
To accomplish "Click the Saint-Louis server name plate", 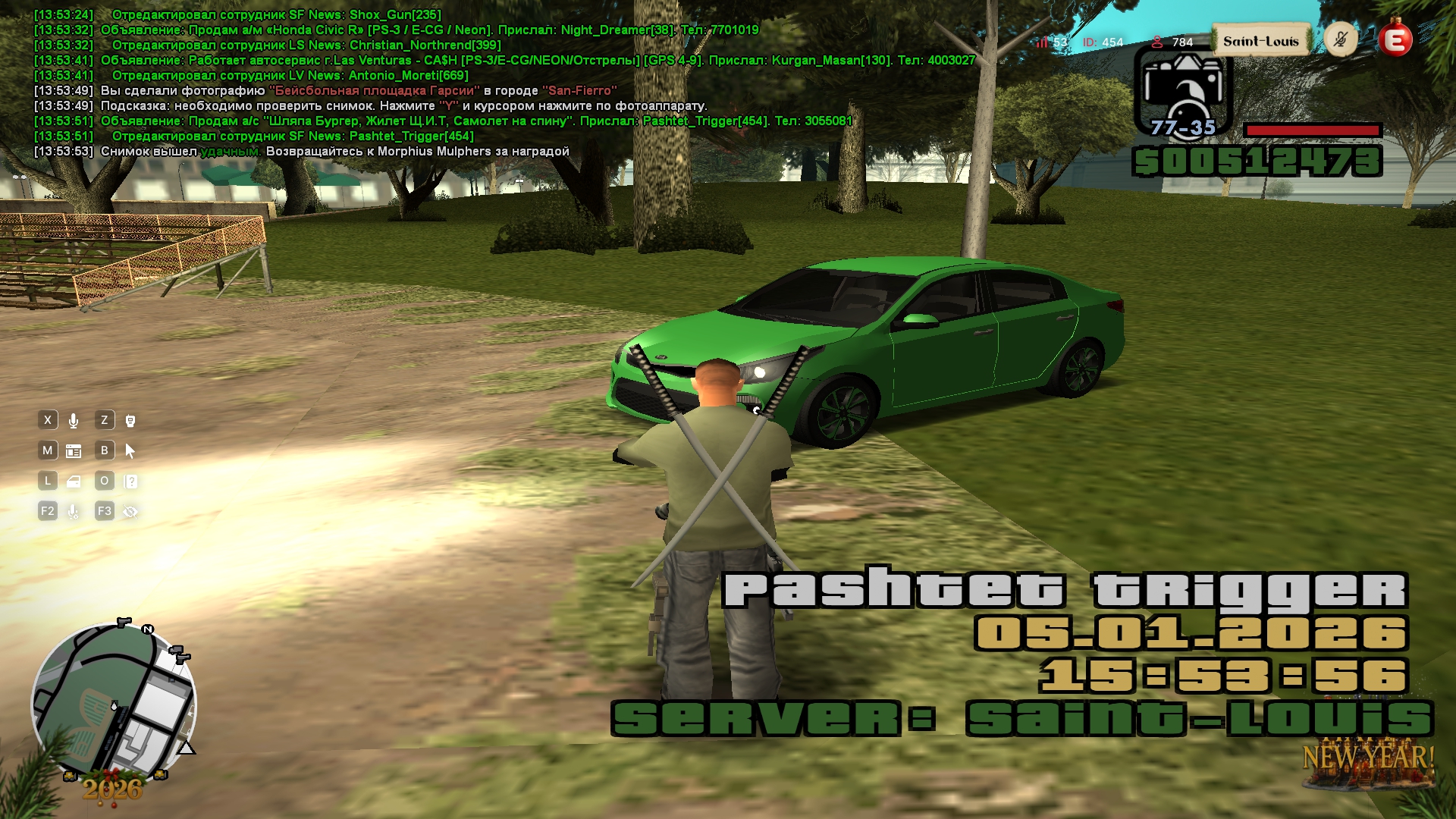I will click(x=1260, y=41).
